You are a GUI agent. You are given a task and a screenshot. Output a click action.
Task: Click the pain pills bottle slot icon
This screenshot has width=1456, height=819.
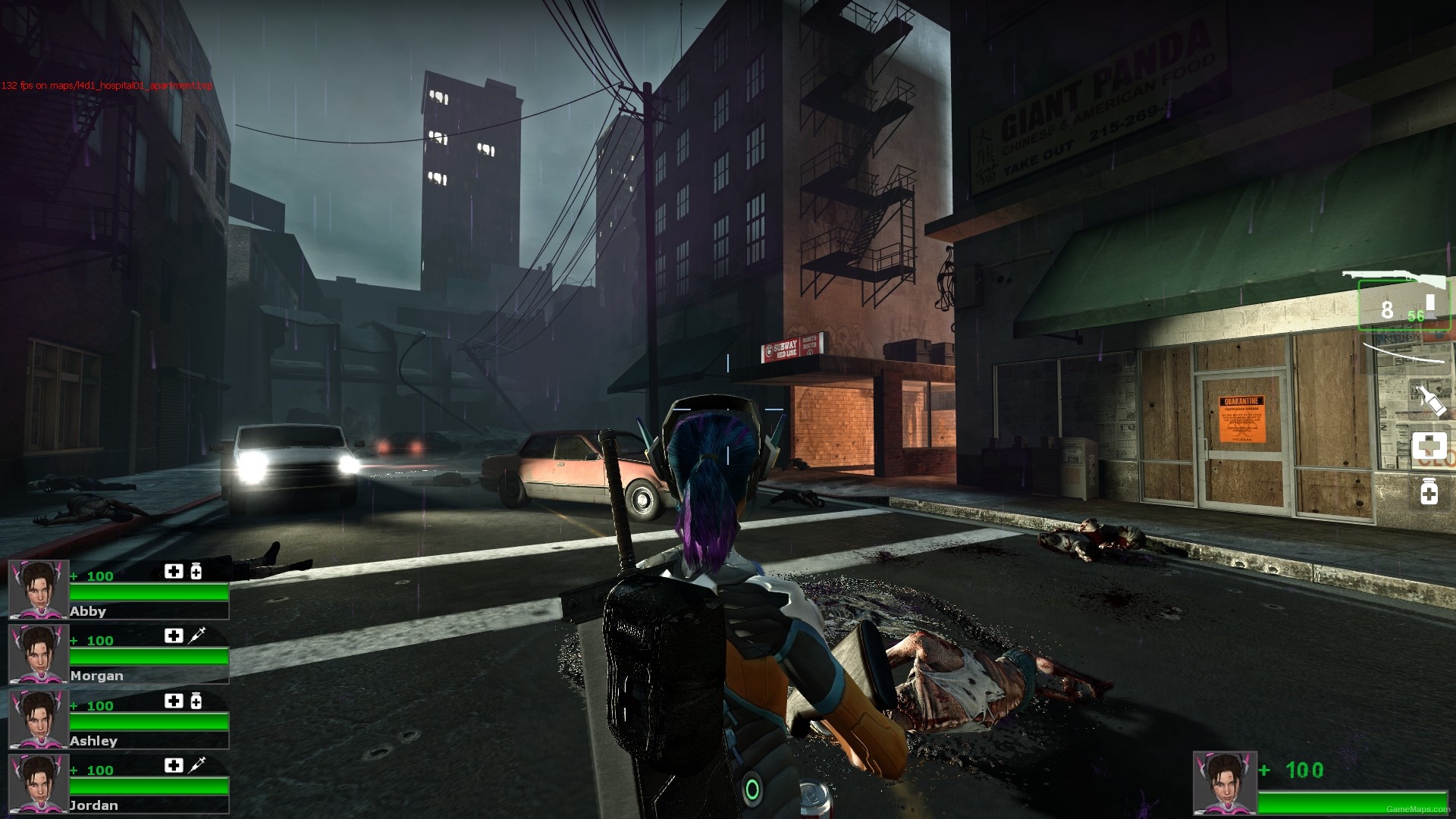point(1428,491)
